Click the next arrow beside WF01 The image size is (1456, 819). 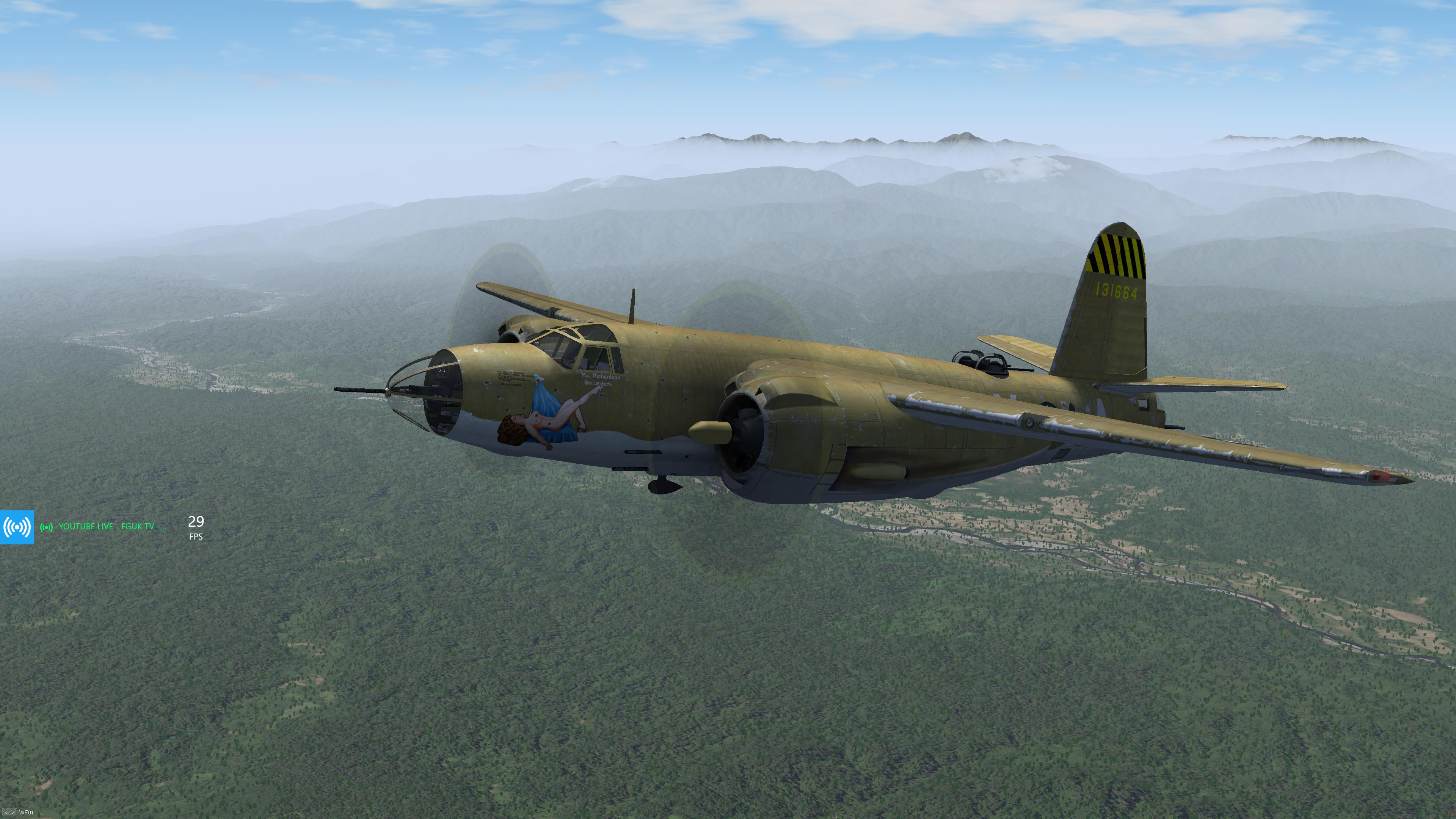(13, 813)
